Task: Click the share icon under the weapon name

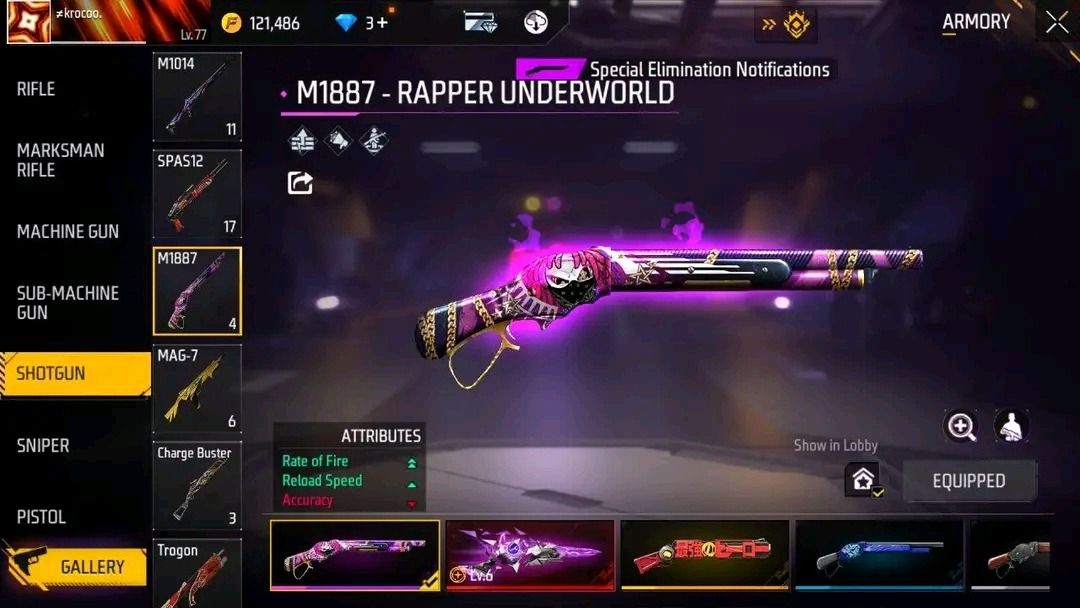Action: [300, 182]
